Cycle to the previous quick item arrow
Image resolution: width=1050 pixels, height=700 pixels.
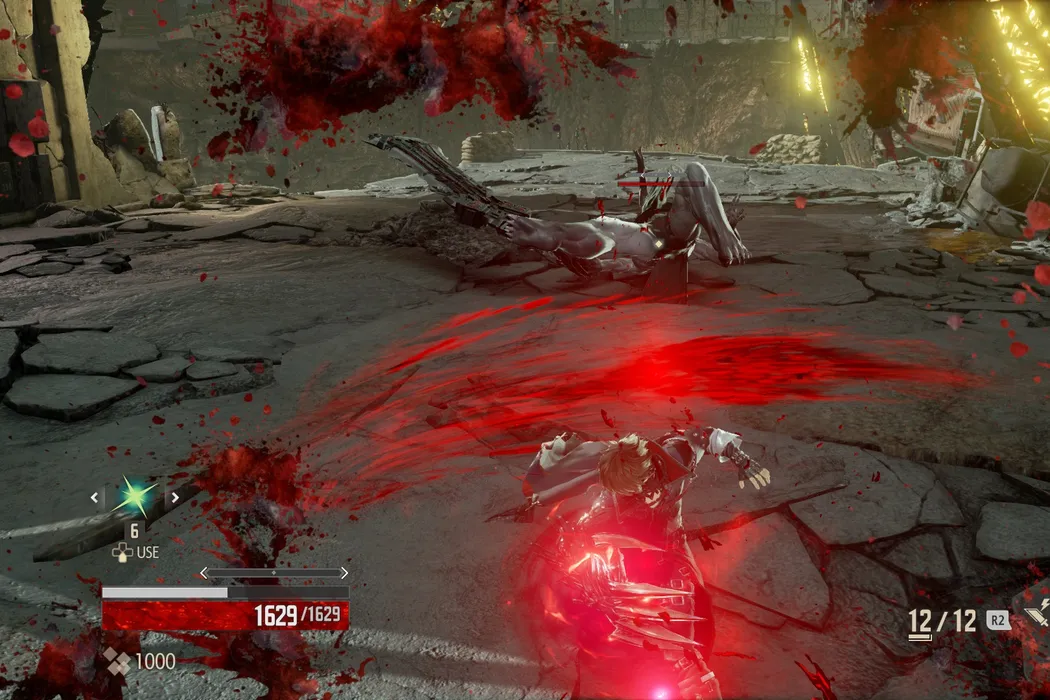95,497
